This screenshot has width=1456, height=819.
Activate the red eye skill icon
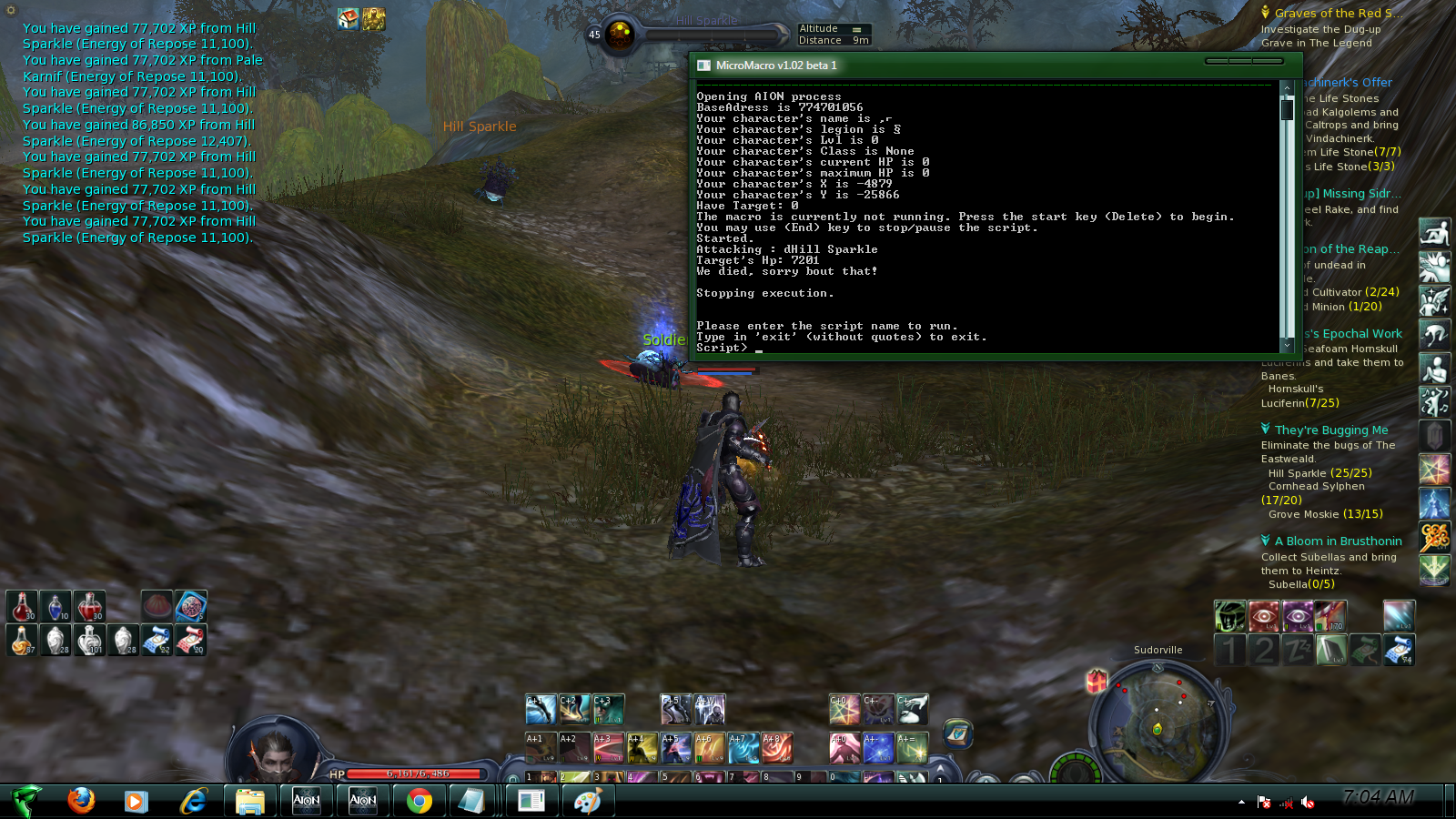pos(1263,616)
